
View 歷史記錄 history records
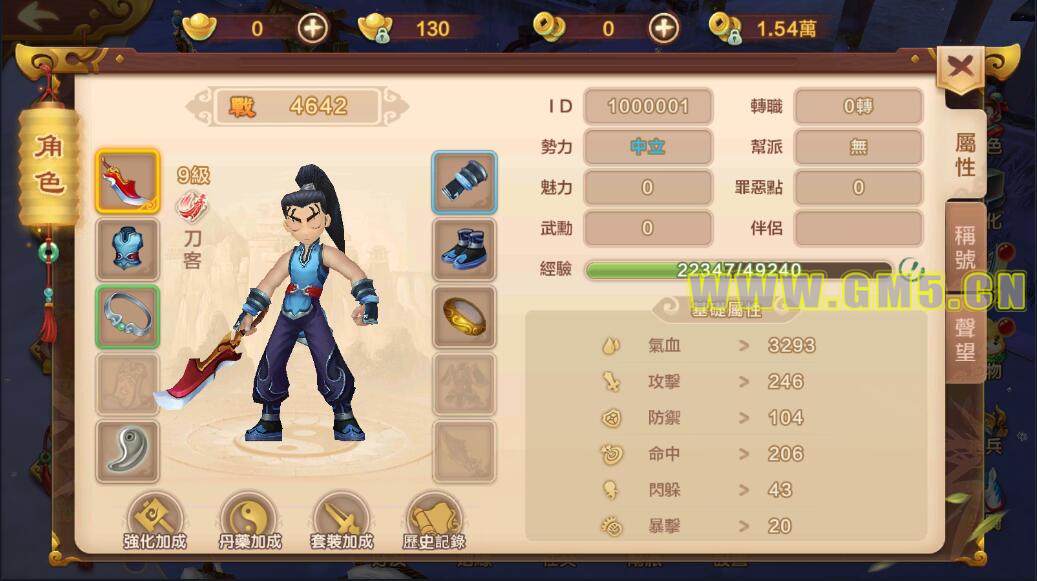(434, 522)
